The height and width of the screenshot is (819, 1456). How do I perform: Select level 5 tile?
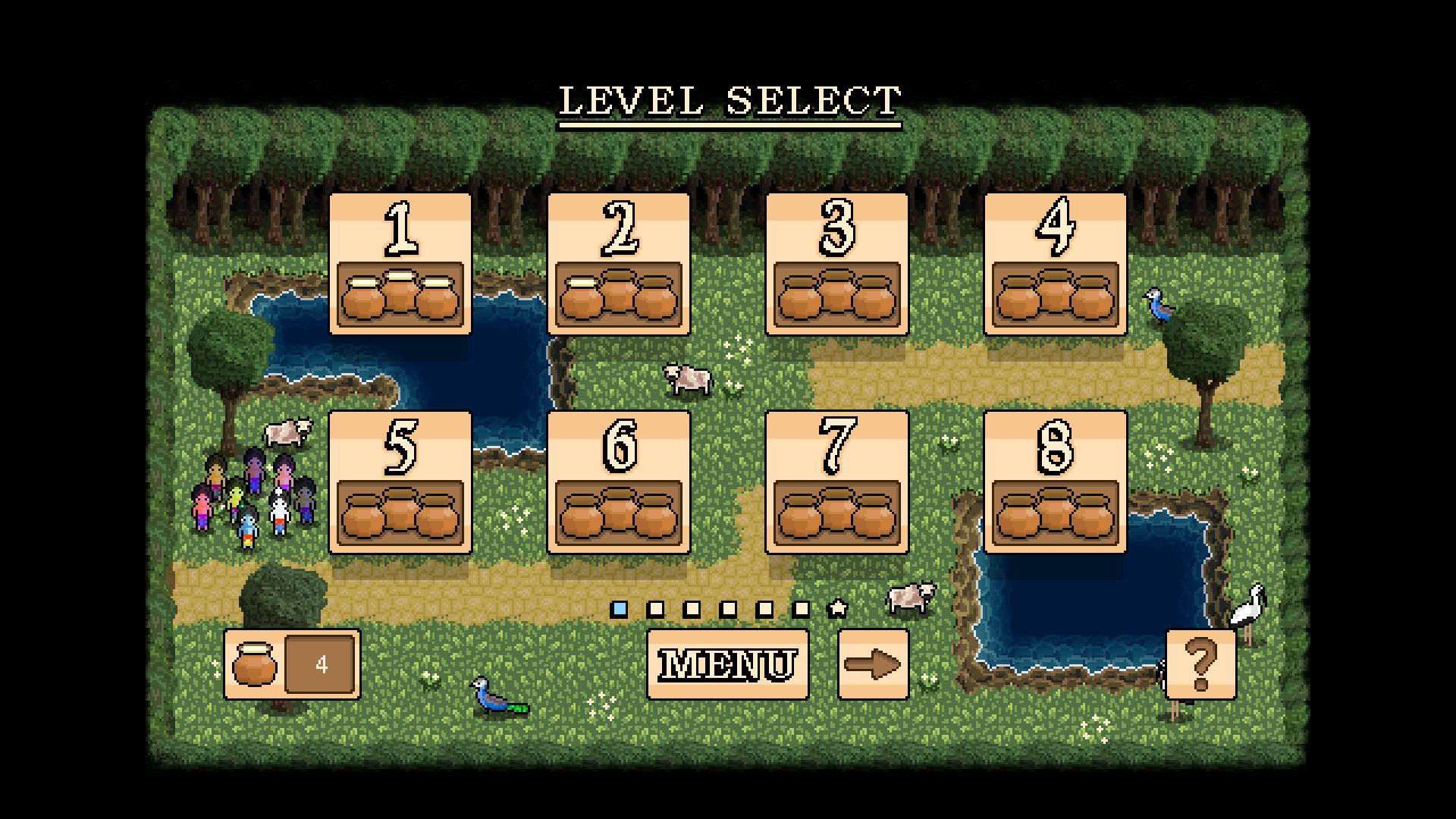[x=400, y=482]
